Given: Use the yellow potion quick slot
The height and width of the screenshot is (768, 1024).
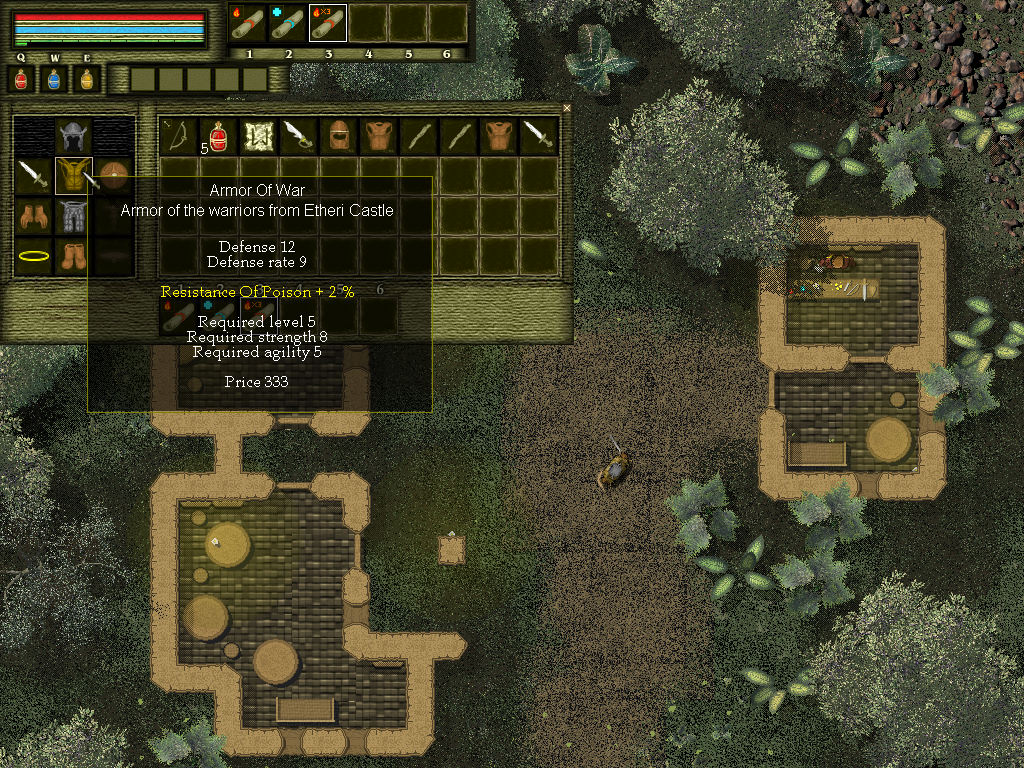Looking at the screenshot, I should (87, 80).
